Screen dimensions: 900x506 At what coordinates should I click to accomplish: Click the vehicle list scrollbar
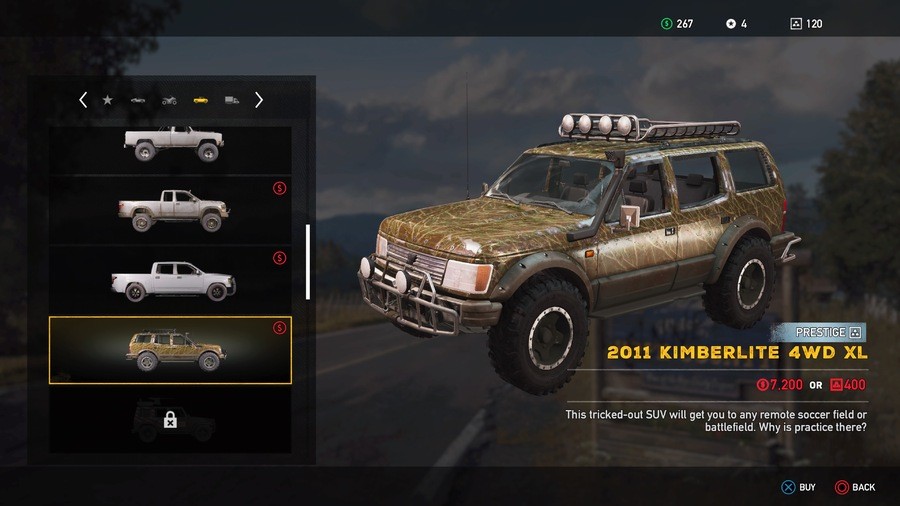tap(308, 261)
